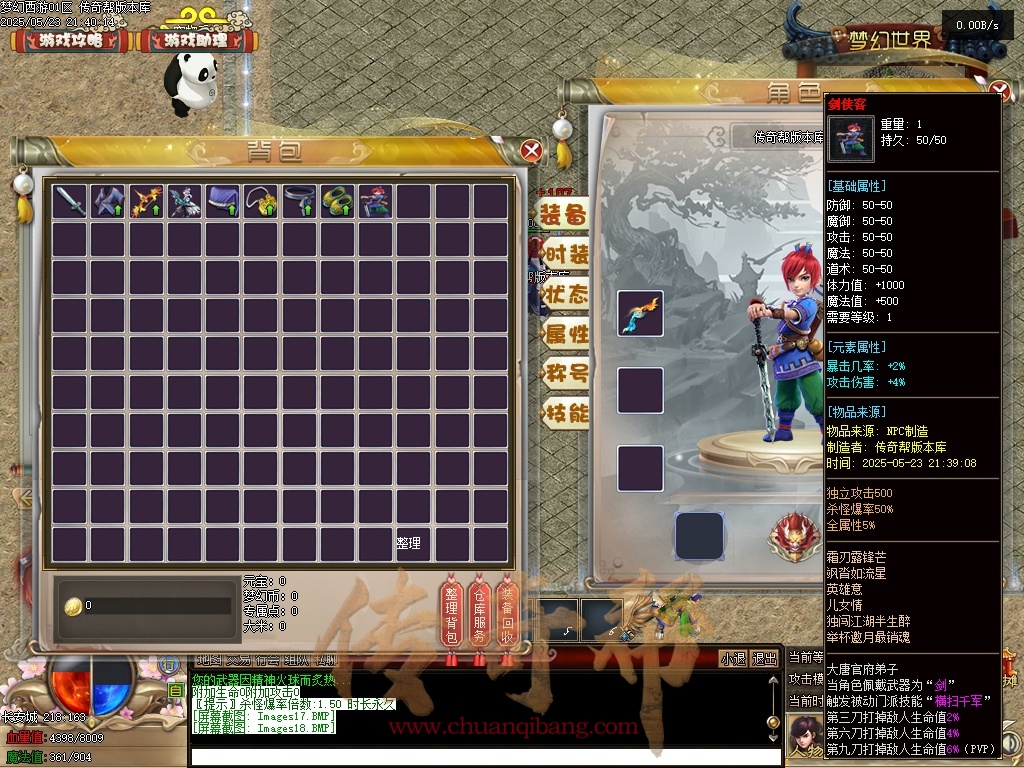1024x768 pixels.
Task: Open the 仓库服务 warehouse service
Action: point(480,615)
